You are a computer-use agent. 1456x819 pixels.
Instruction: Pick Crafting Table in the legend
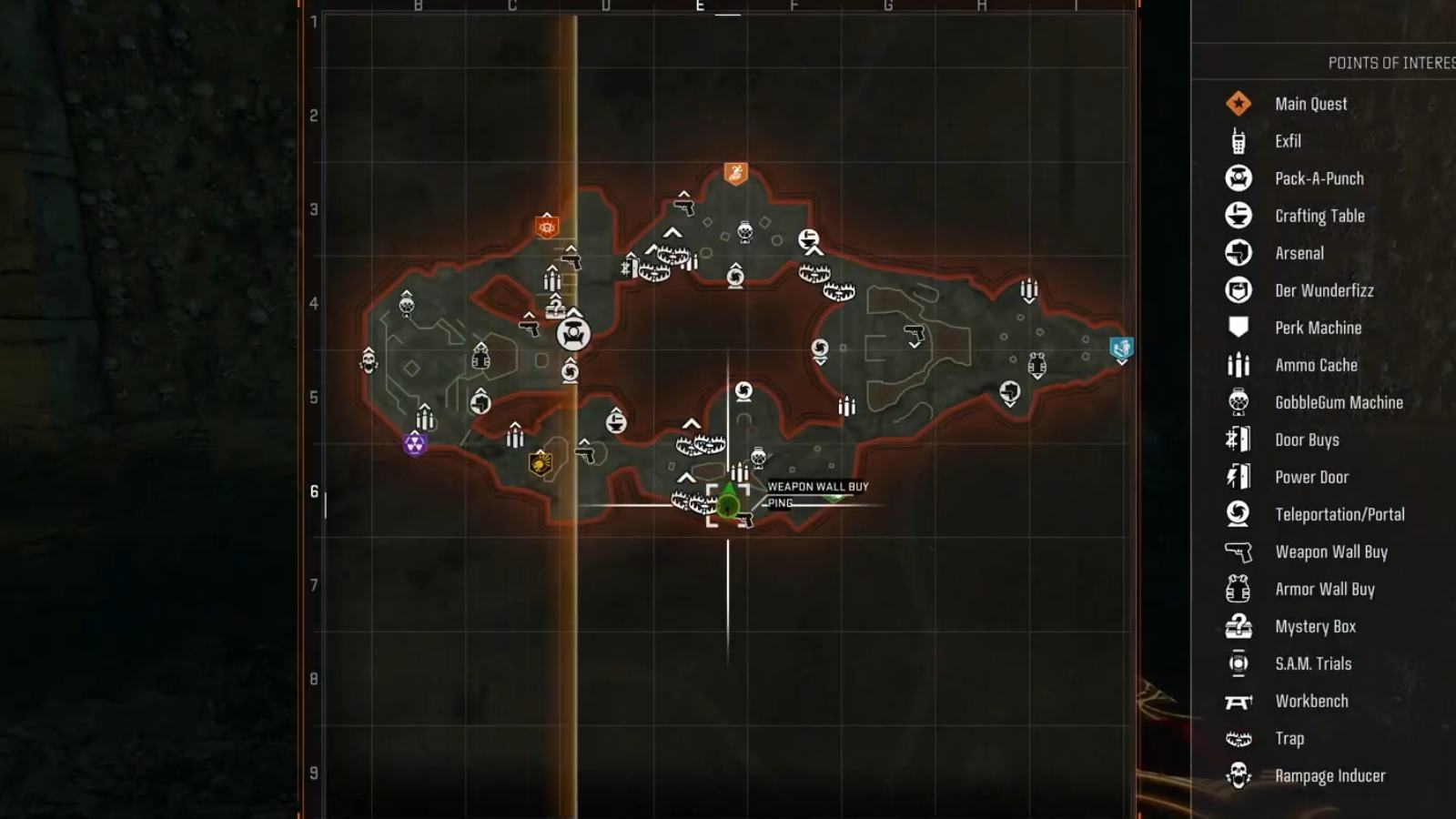click(1319, 216)
